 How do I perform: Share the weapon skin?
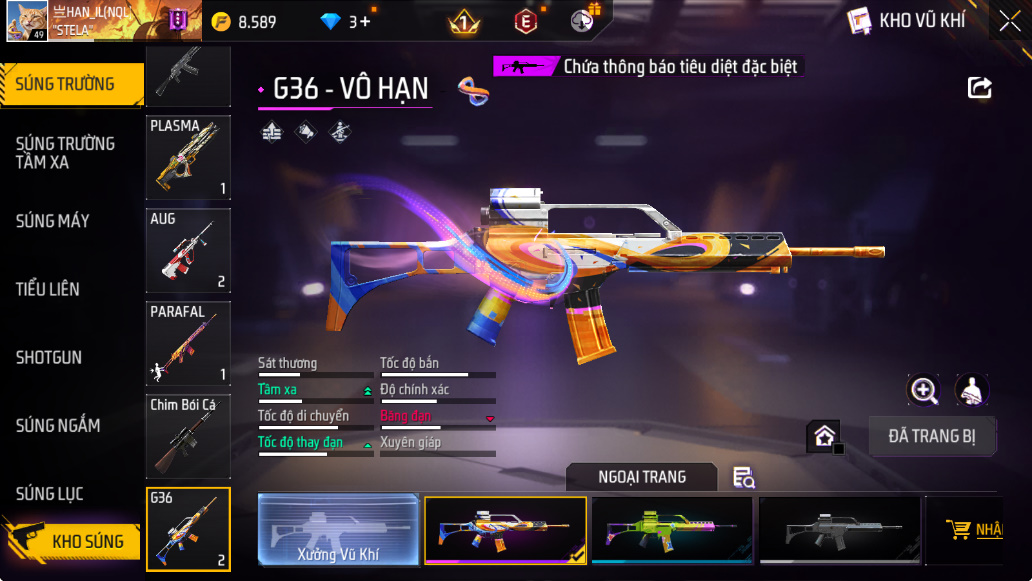[x=980, y=88]
